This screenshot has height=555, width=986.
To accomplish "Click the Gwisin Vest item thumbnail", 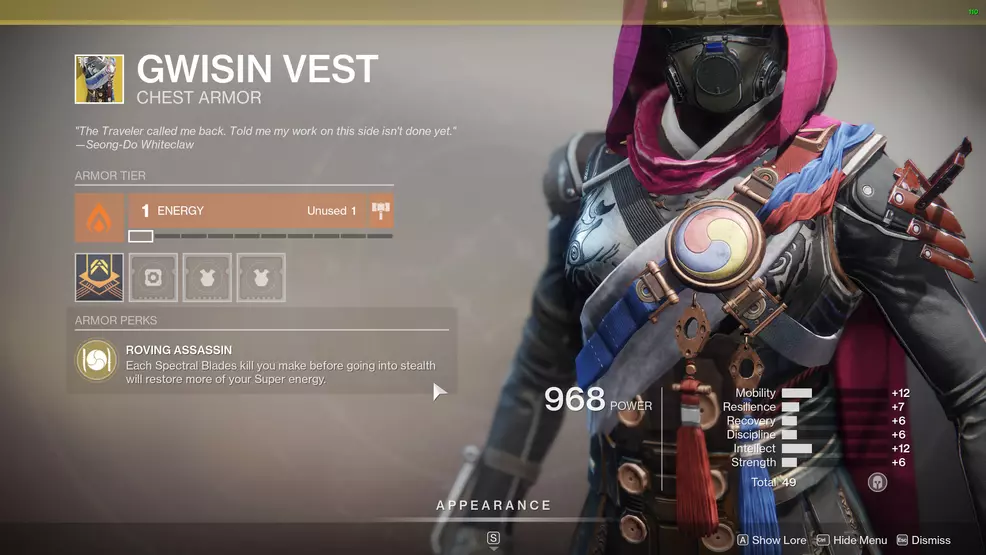I will point(99,79).
